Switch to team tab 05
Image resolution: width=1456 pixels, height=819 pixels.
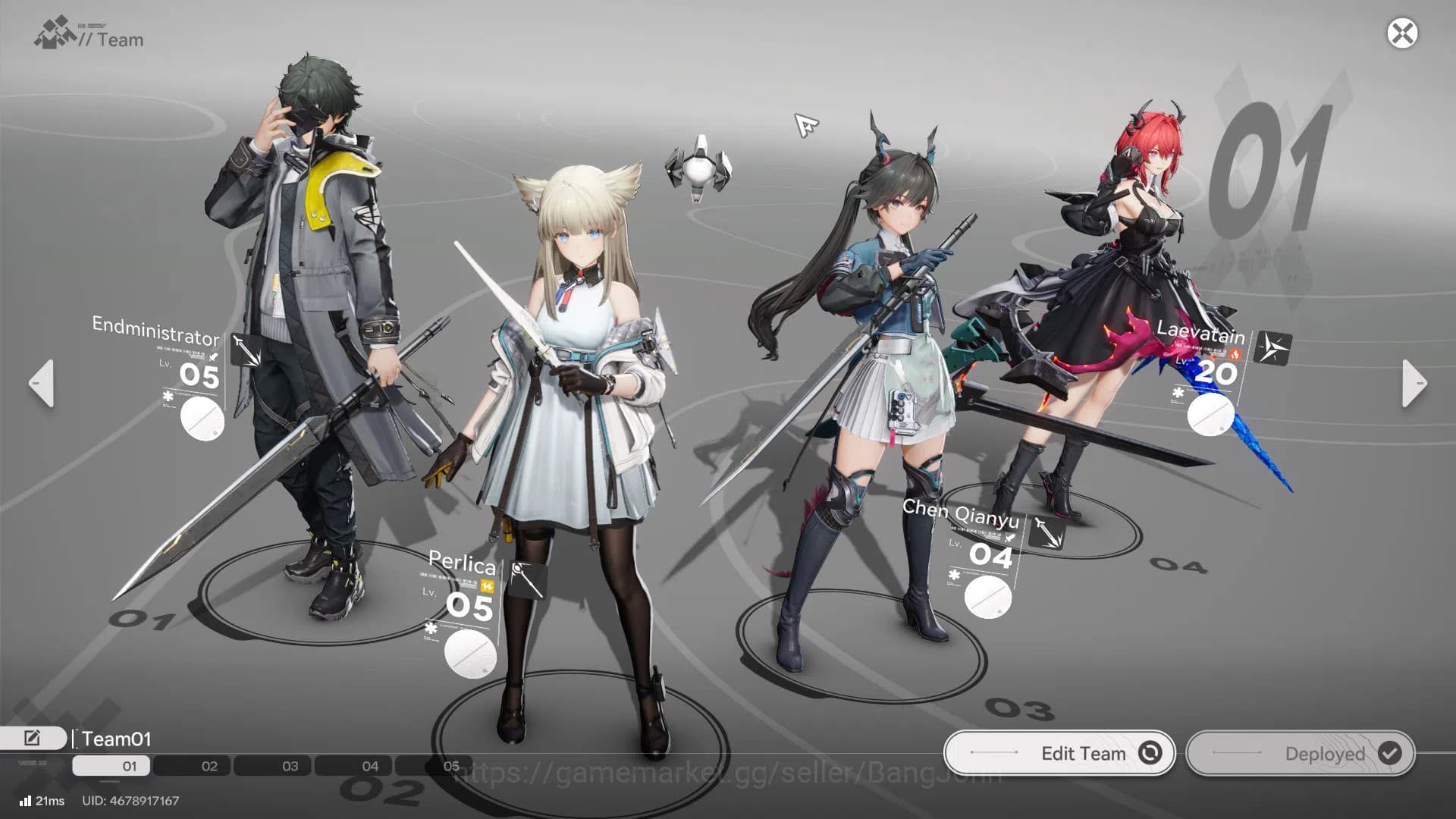452,766
